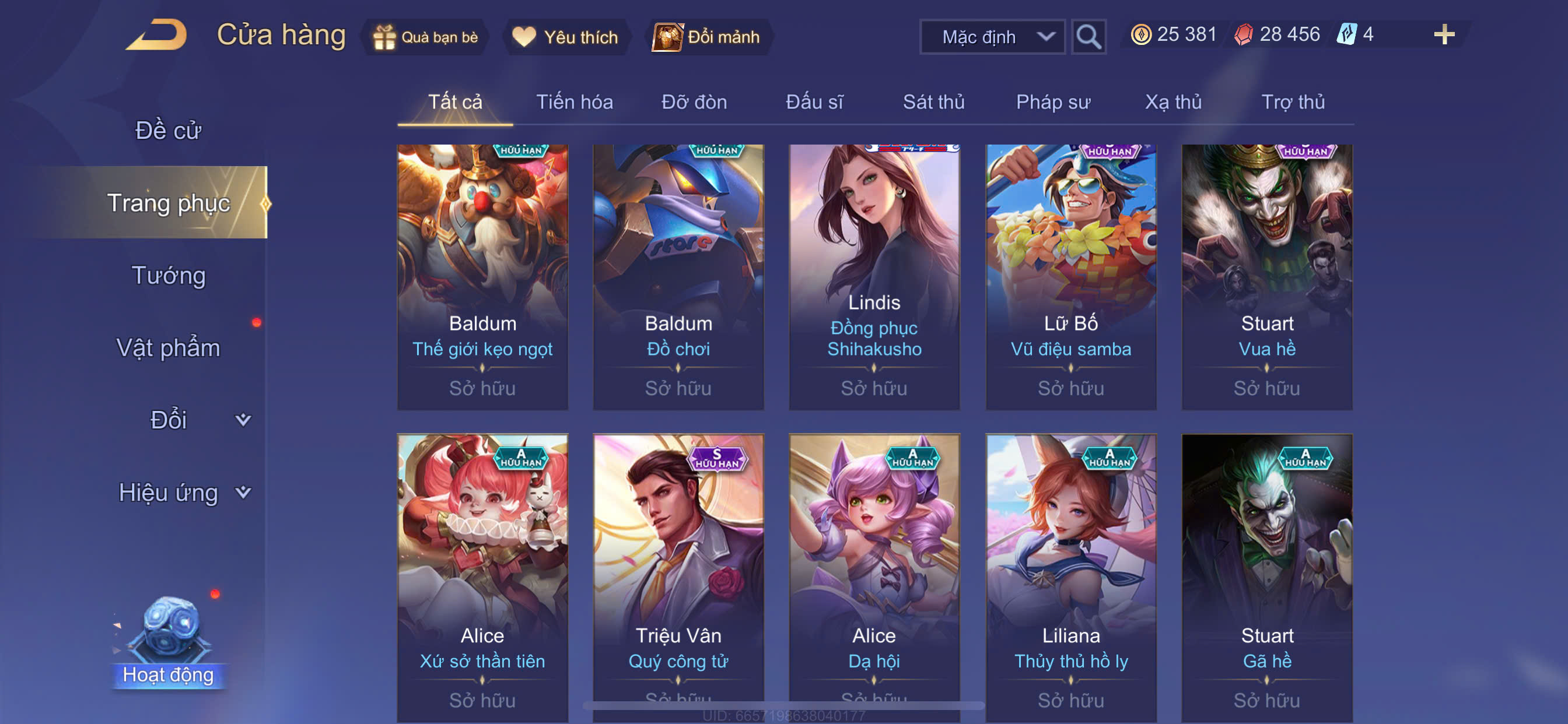Switch to the Đỡ đòn tab
This screenshot has height=724, width=1568.
(694, 101)
